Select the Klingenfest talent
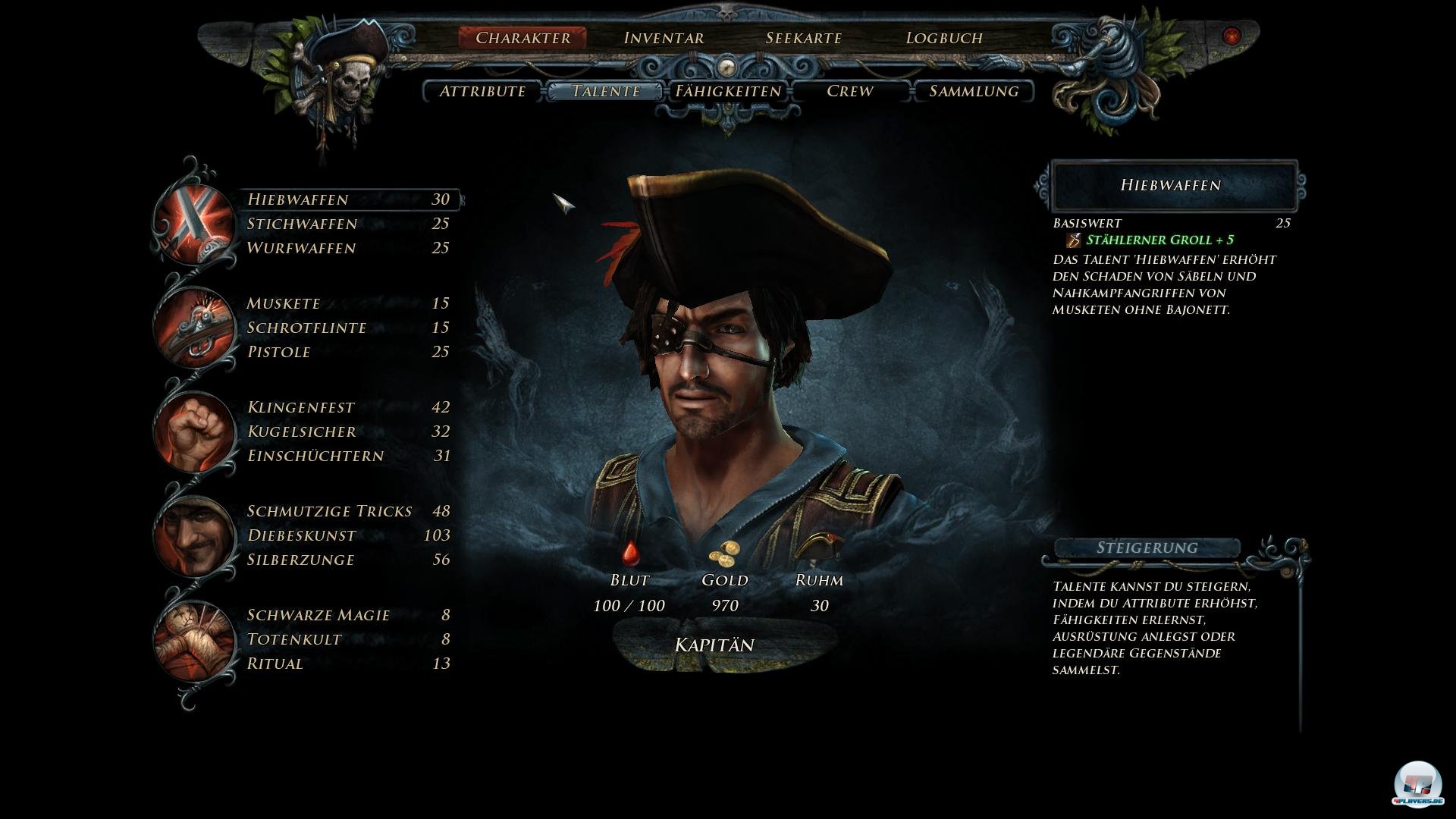The image size is (1456, 819). [348, 407]
